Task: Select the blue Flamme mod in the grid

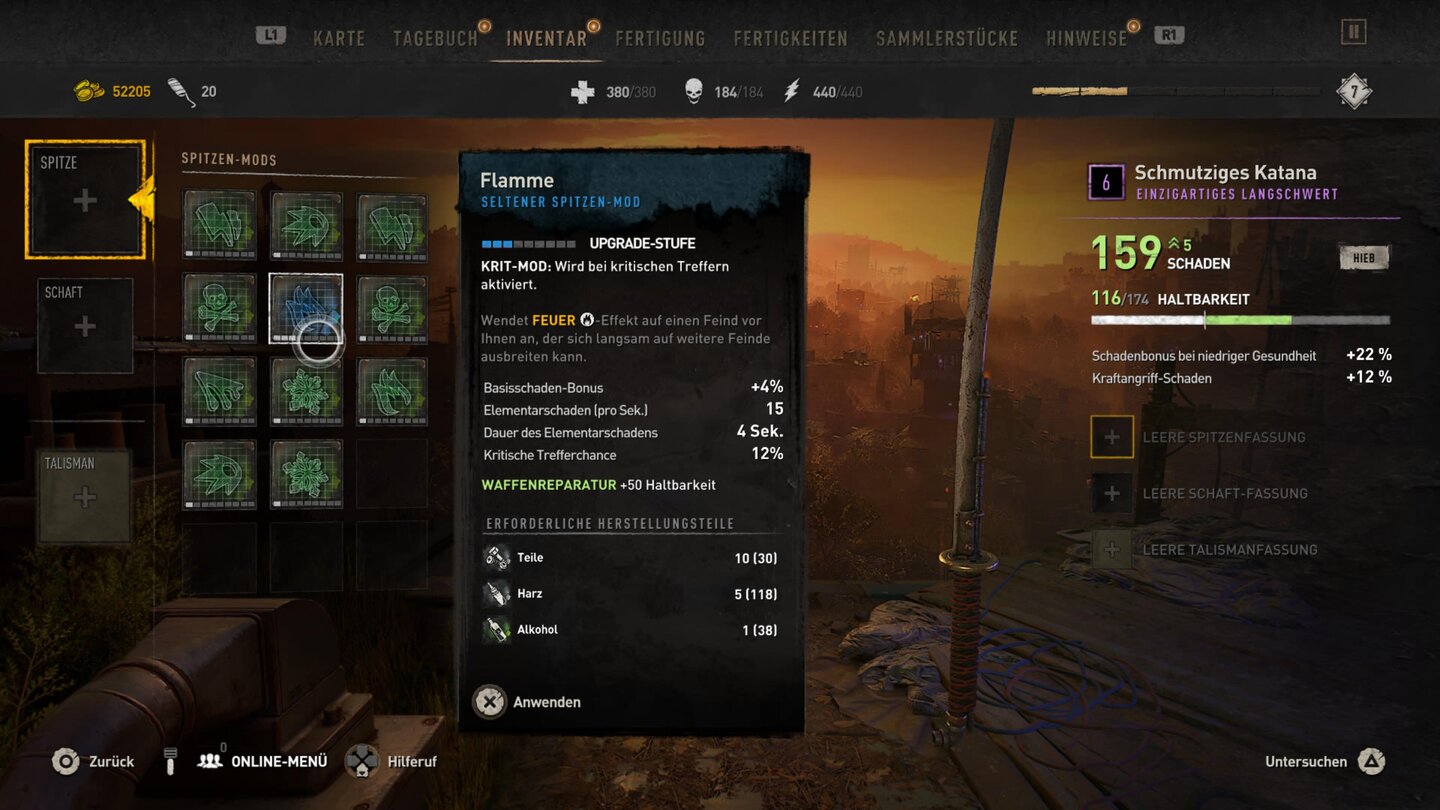Action: pos(306,308)
